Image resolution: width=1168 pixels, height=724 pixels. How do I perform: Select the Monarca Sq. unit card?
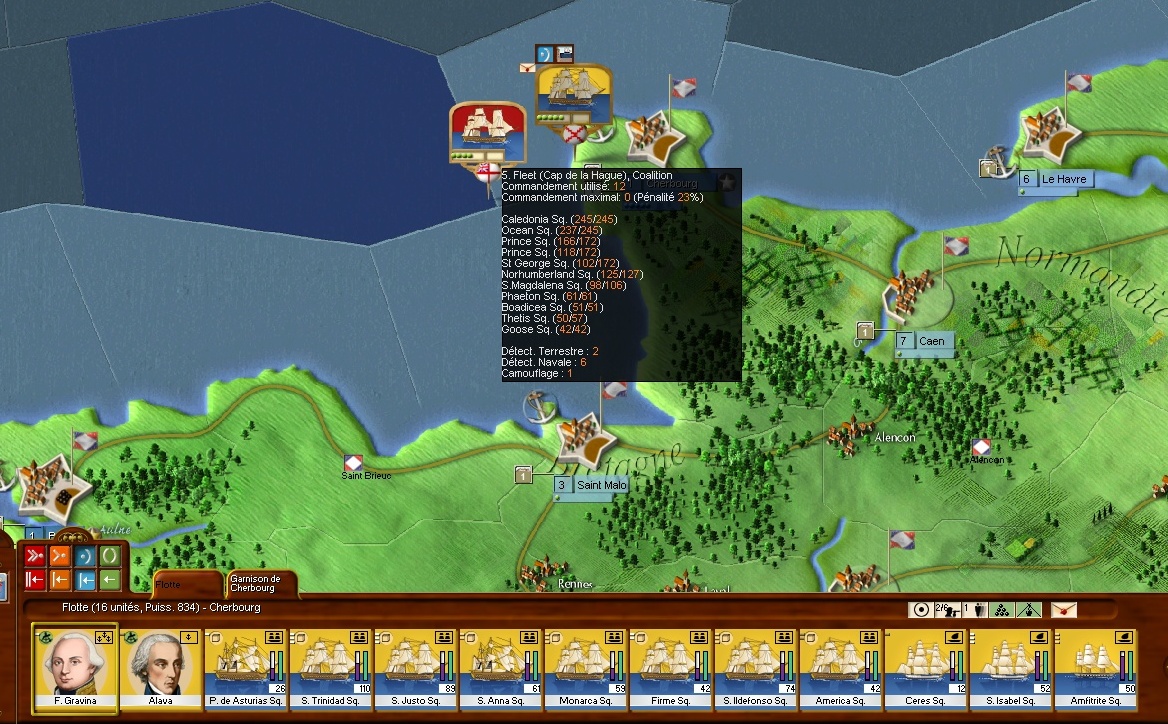pos(586,668)
